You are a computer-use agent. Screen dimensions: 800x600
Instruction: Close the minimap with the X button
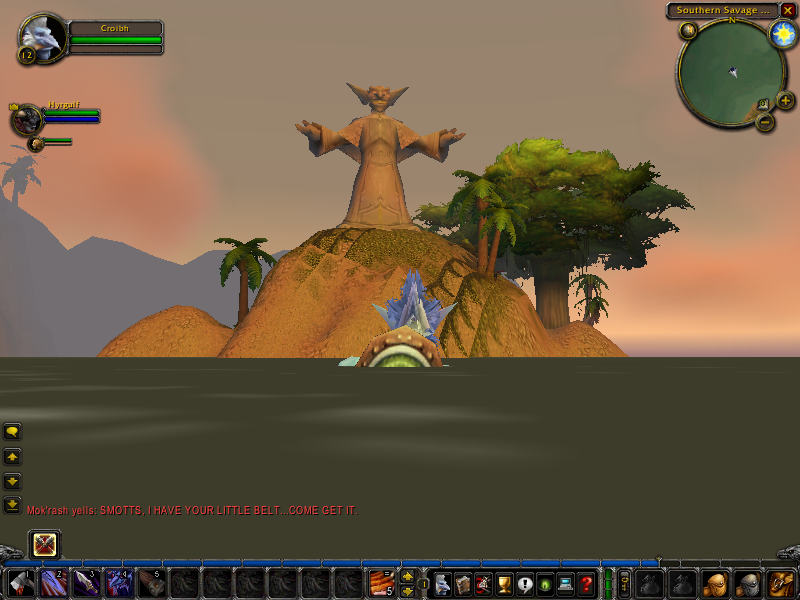point(788,10)
